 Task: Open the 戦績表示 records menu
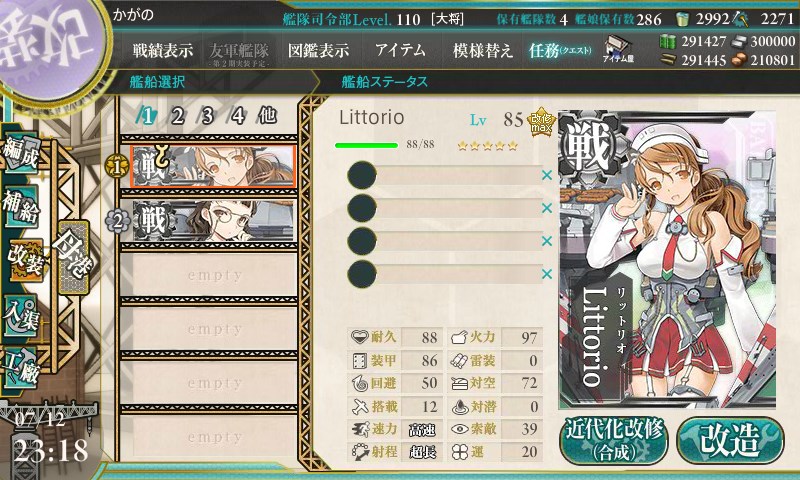pyautogui.click(x=163, y=50)
